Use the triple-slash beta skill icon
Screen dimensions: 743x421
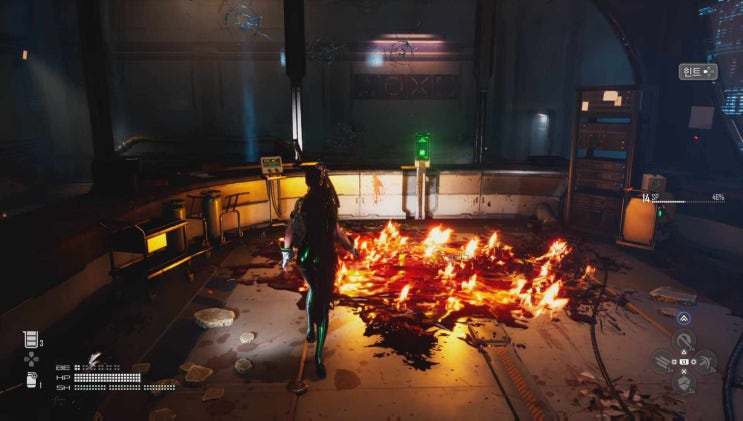(663, 361)
